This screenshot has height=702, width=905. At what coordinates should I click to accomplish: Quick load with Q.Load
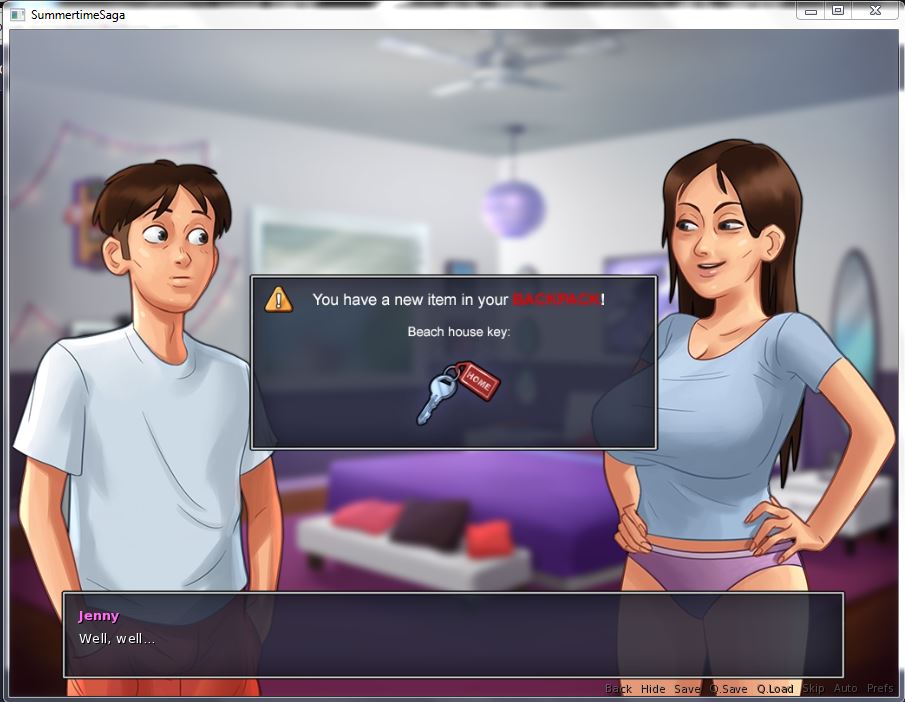pos(775,689)
